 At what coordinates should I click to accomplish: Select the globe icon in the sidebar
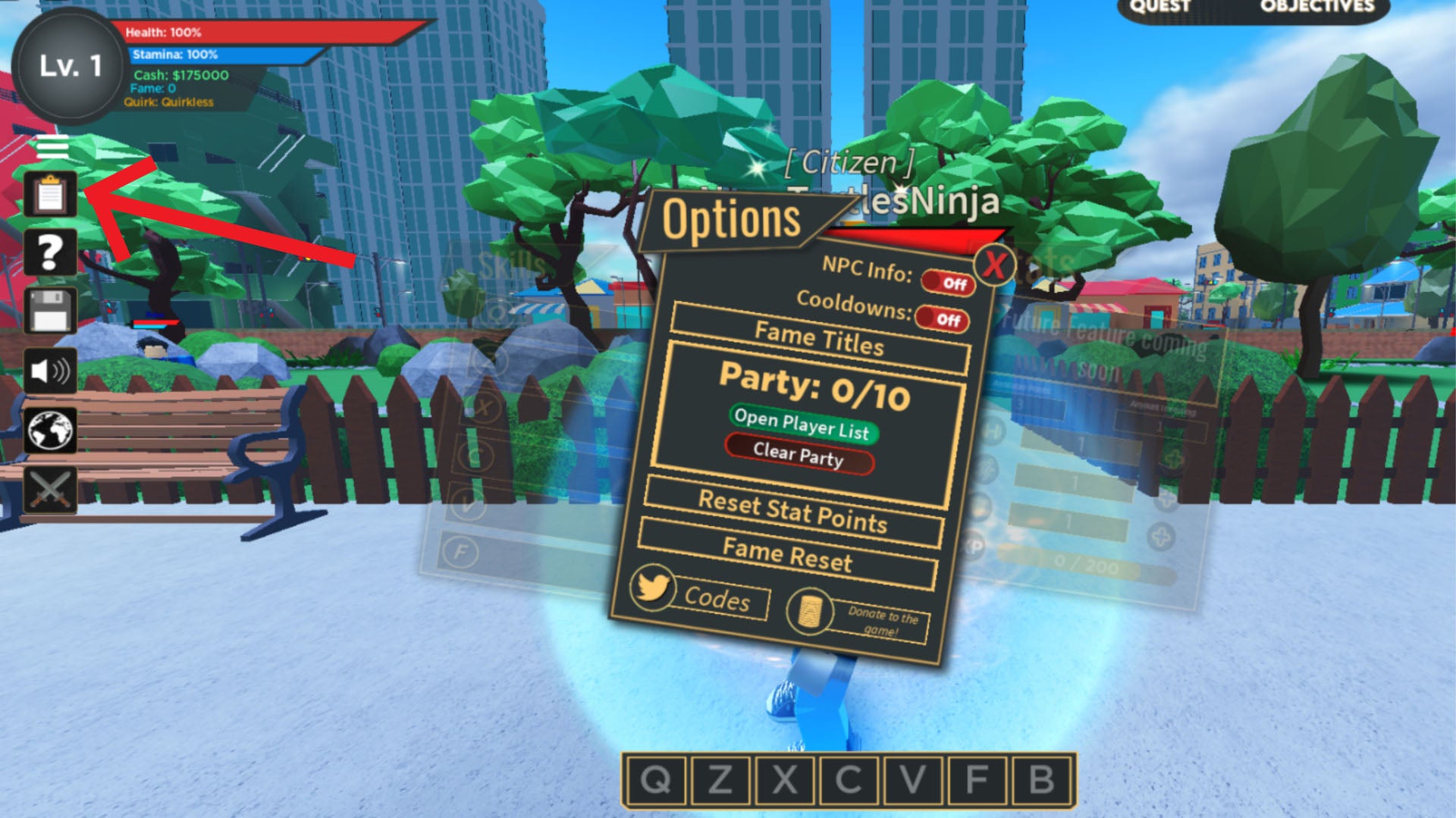(x=49, y=430)
